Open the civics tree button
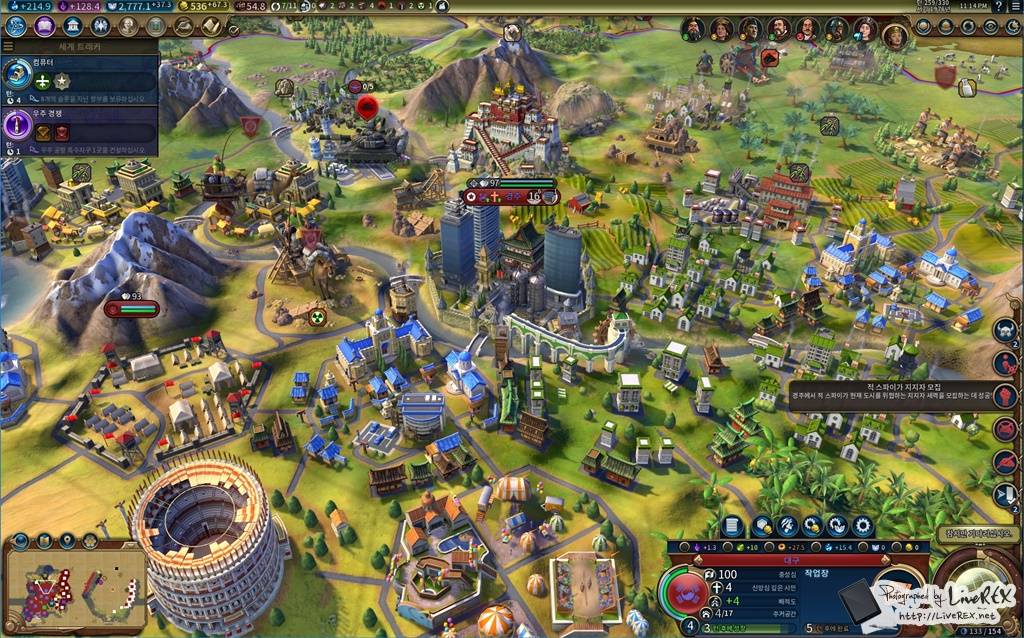This screenshot has height=638, width=1024. pyautogui.click(x=44, y=26)
